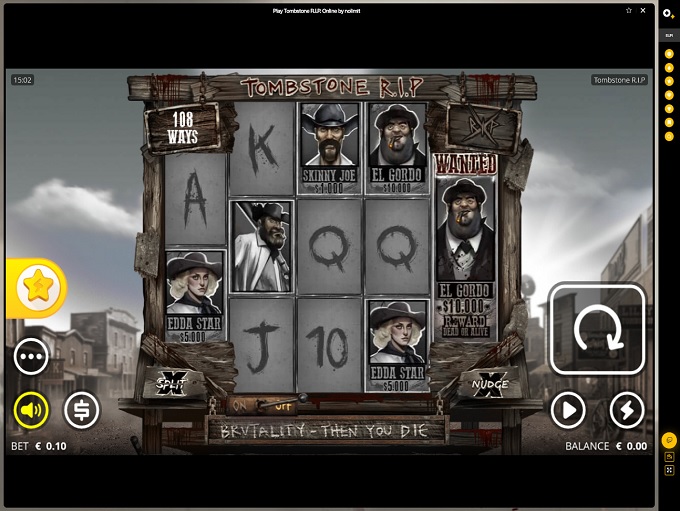The width and height of the screenshot is (680, 511).
Task: Open the yellow chat bubble in the sidebar
Action: click(668, 440)
